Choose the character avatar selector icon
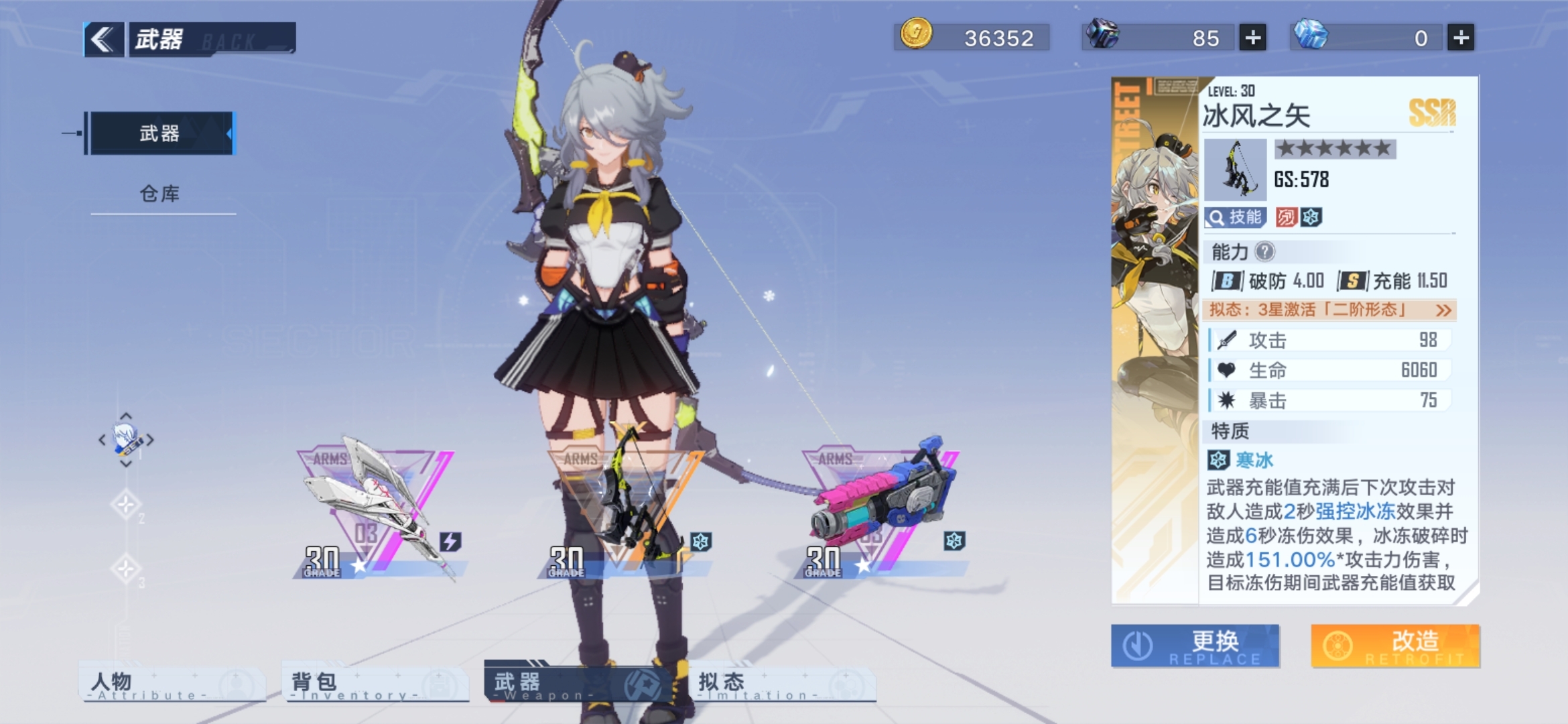The width and height of the screenshot is (1568, 724). pos(126,440)
